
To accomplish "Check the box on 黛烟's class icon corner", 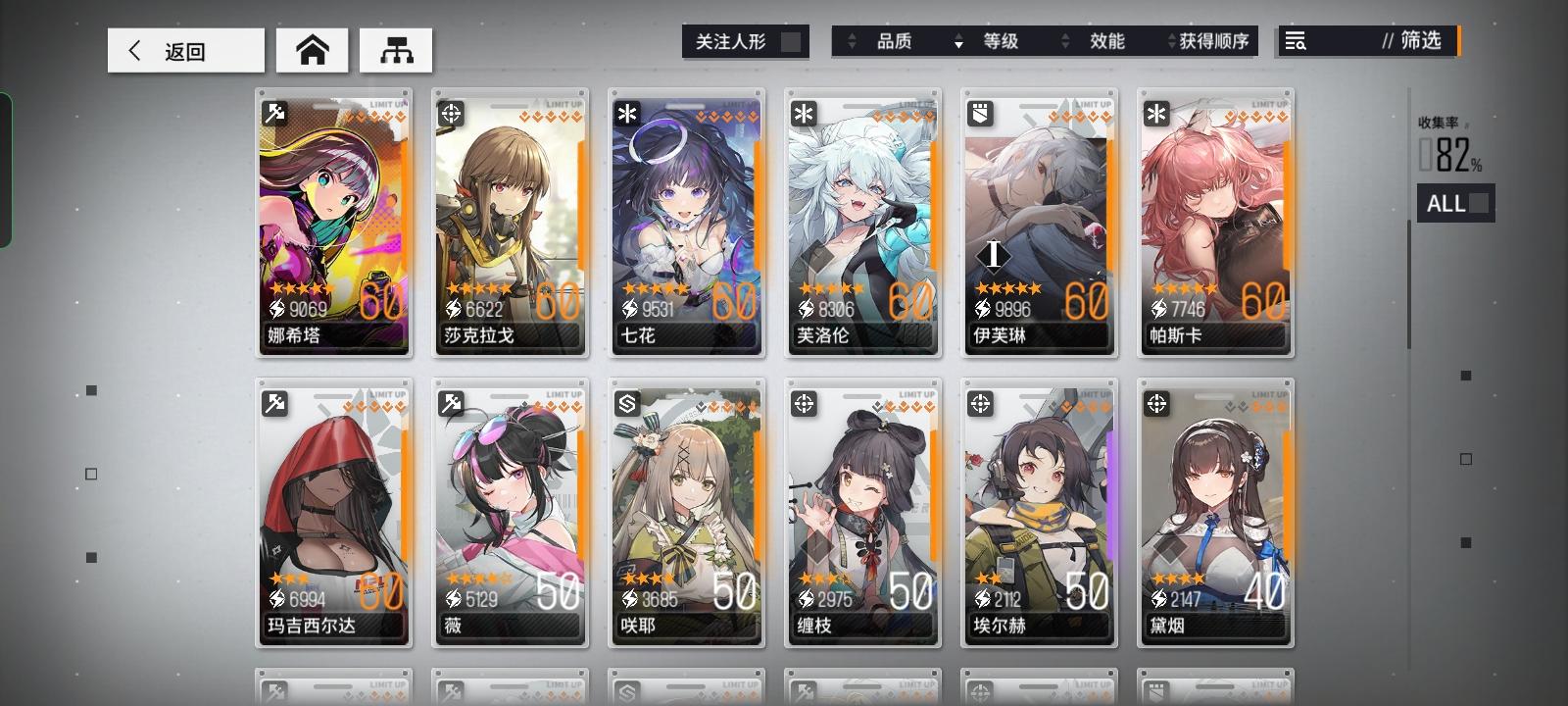I will pyautogui.click(x=1155, y=403).
